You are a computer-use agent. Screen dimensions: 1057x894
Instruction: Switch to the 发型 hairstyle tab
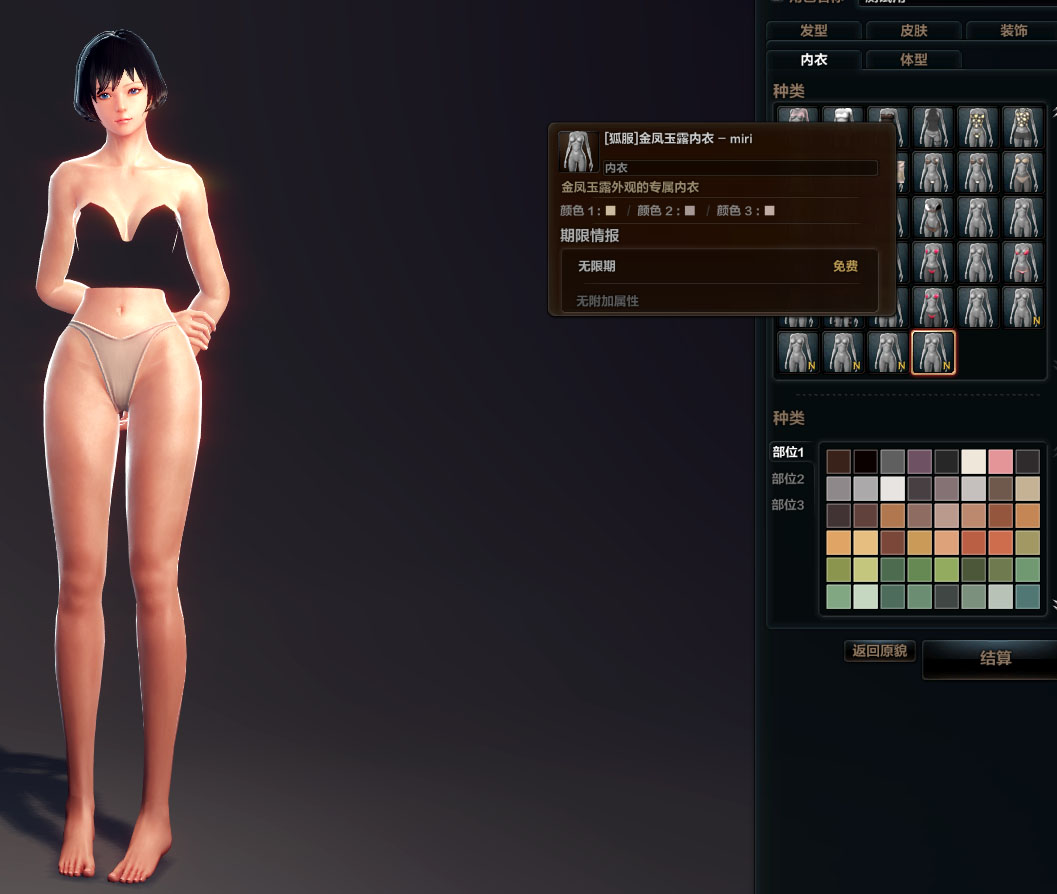(x=813, y=31)
